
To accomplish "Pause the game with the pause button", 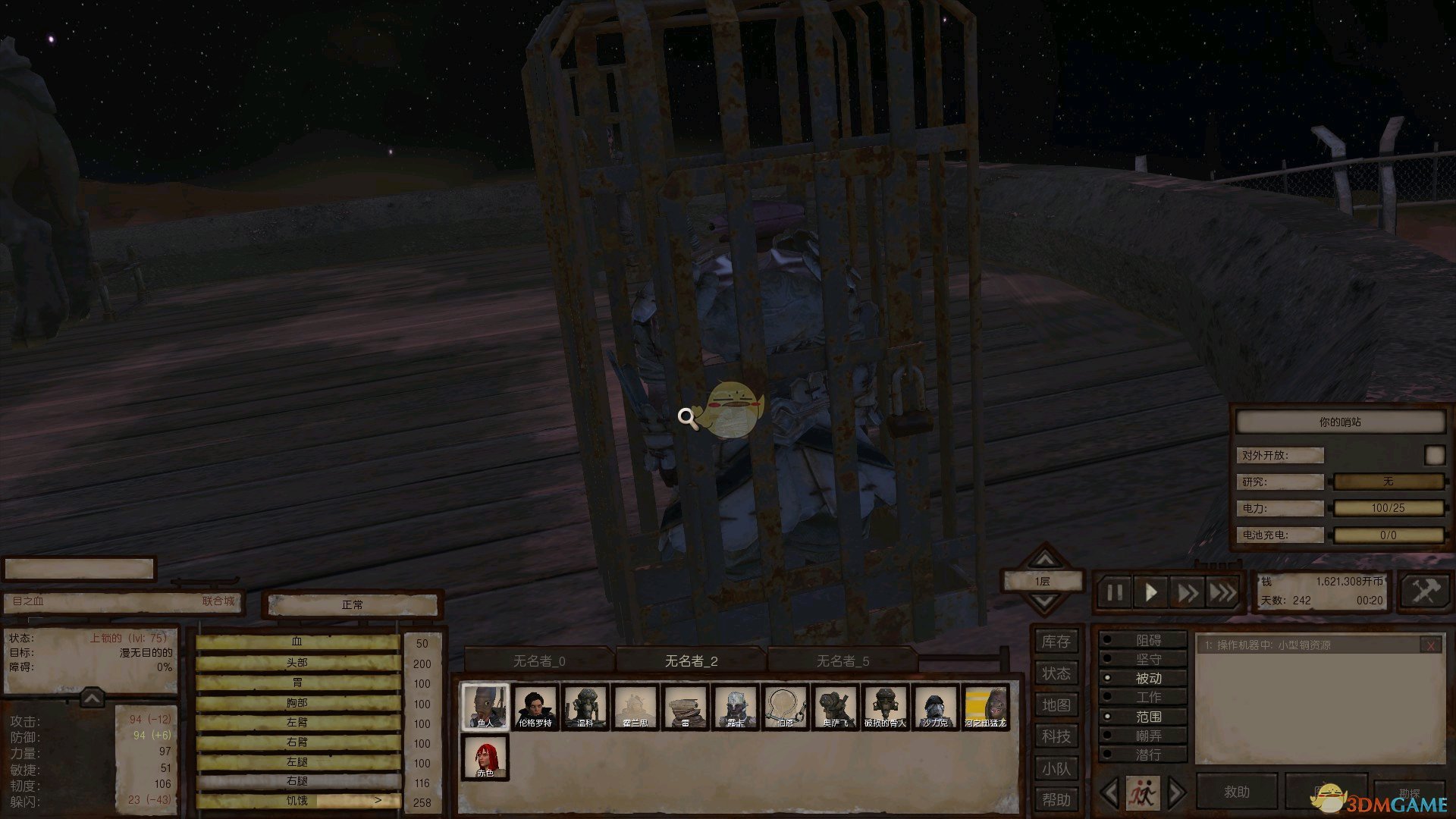I will point(1114,592).
